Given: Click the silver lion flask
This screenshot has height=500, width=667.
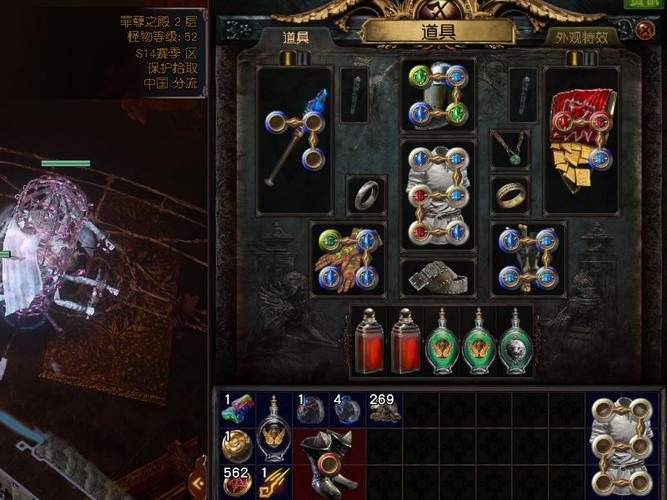Looking at the screenshot, I should click(516, 343).
